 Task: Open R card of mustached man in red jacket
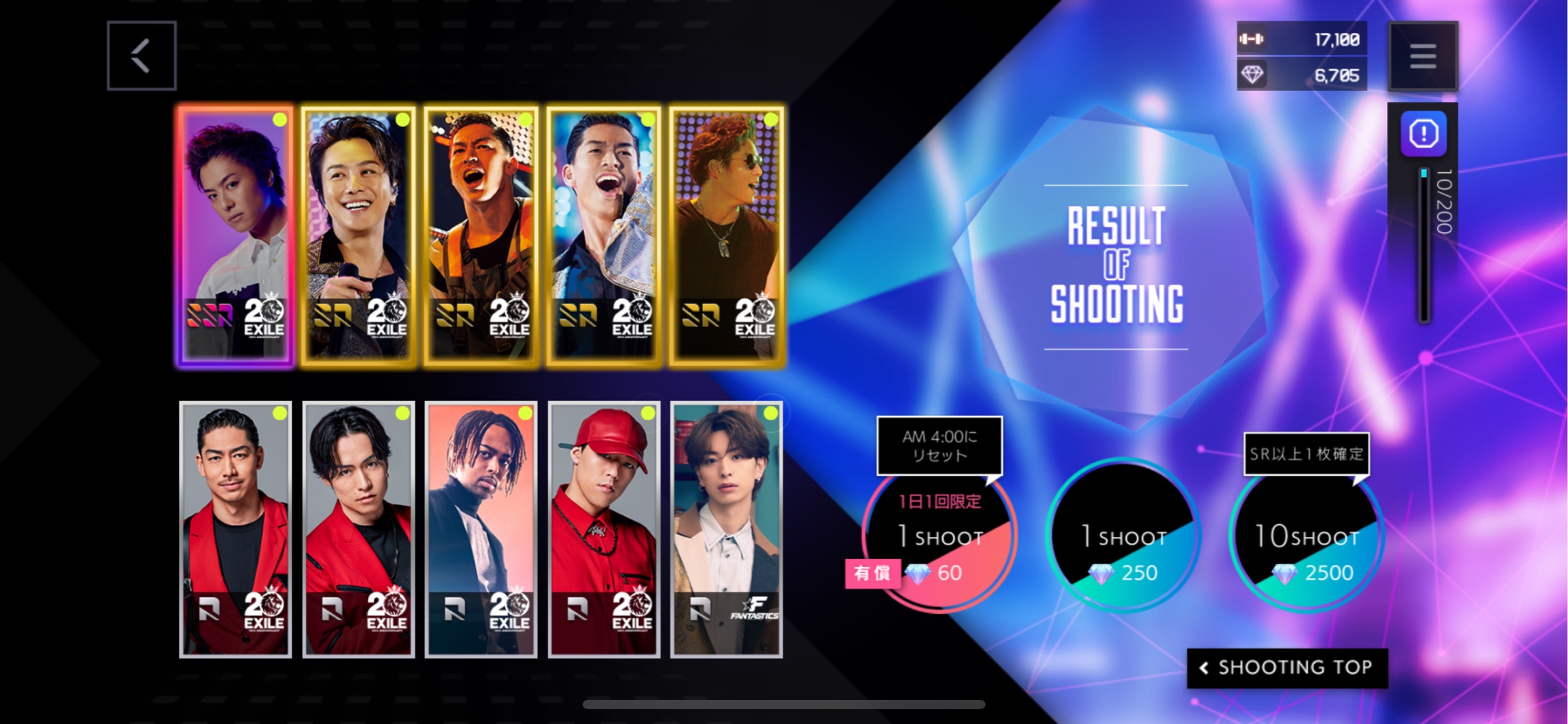point(235,529)
